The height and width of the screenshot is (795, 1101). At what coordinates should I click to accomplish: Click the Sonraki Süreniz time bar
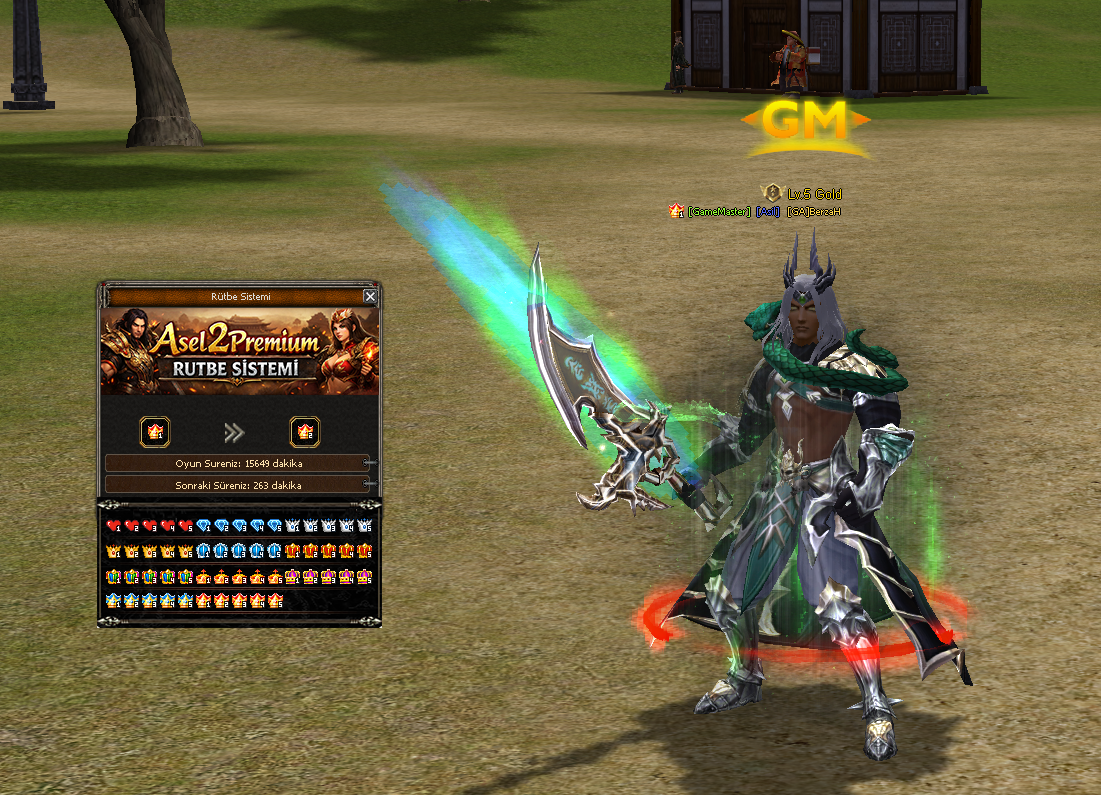click(x=238, y=485)
